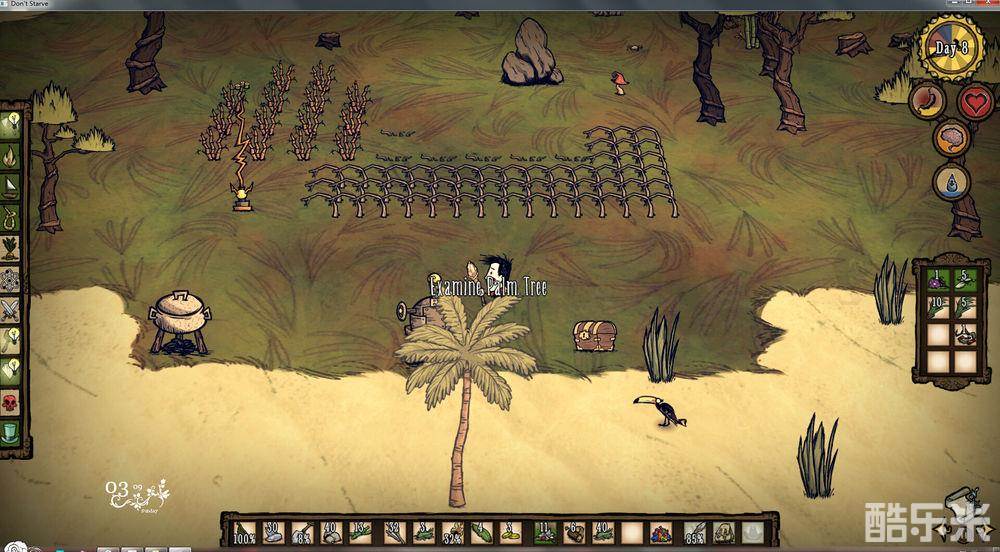Select the 100% durability tool slot
The height and width of the screenshot is (552, 1000).
point(243,532)
